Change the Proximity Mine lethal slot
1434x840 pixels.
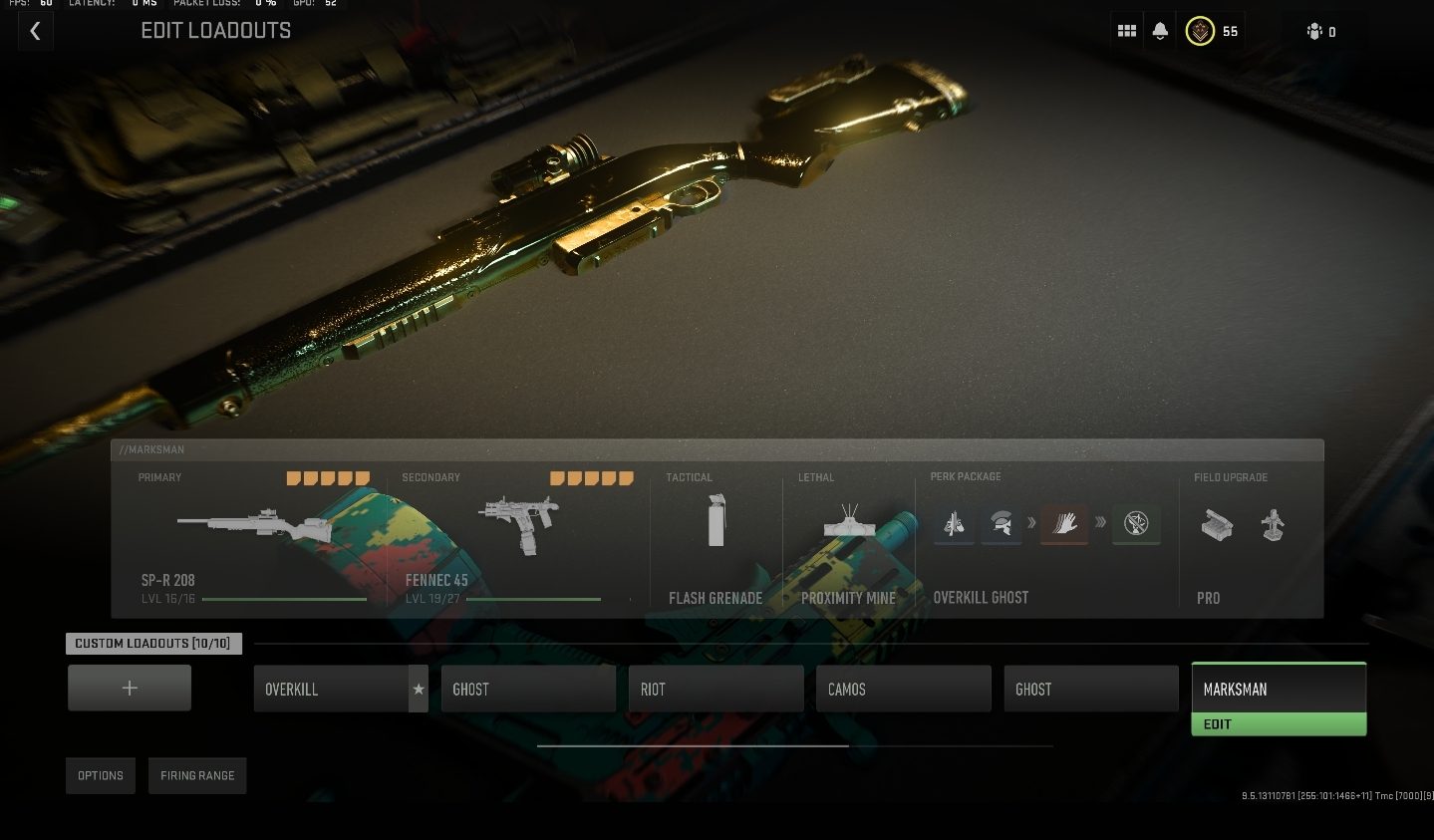pyautogui.click(x=848, y=538)
